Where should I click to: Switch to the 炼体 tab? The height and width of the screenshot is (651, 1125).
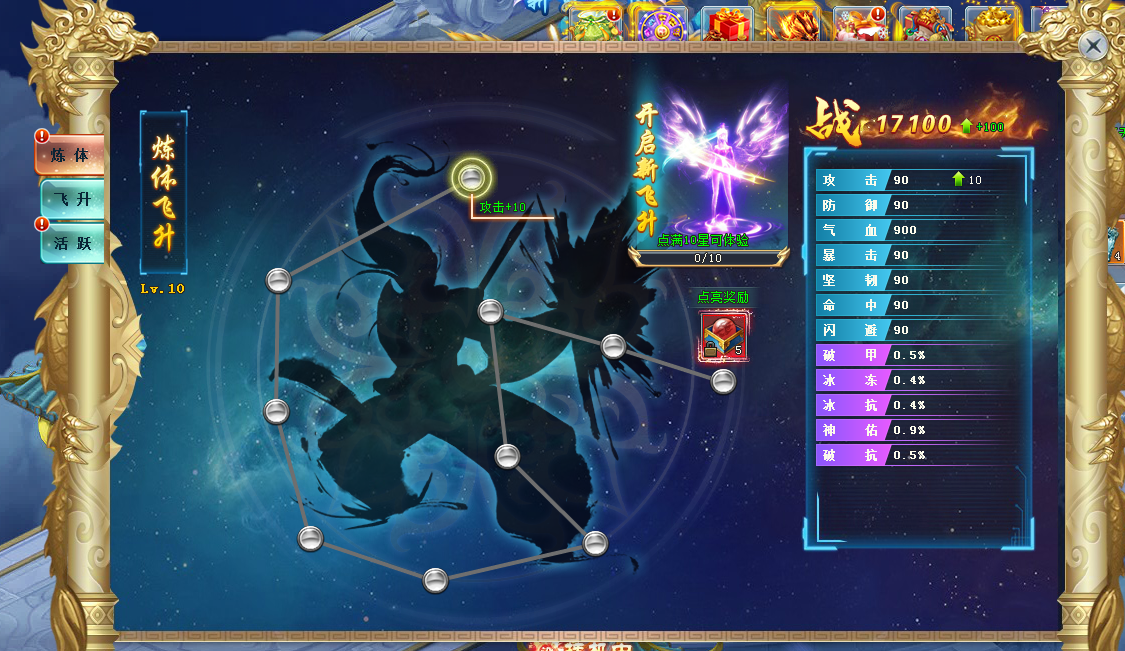pyautogui.click(x=71, y=155)
